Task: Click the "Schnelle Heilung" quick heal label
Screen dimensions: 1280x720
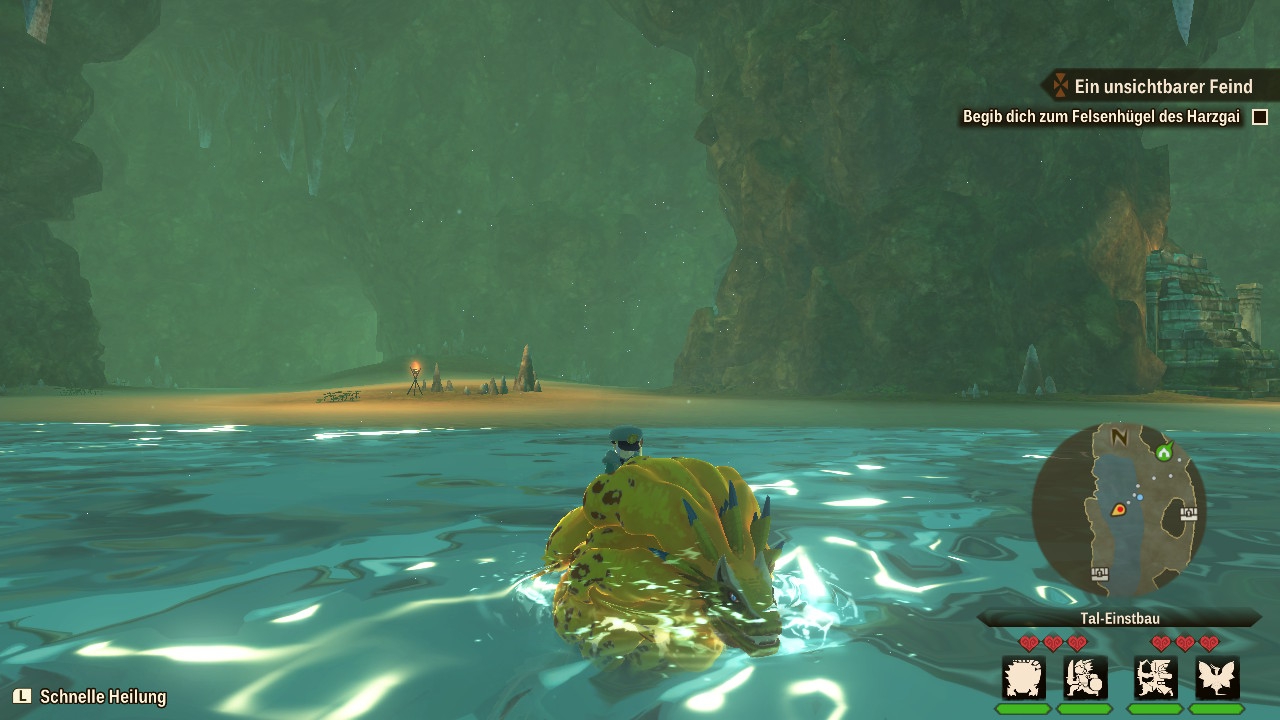Action: 102,697
